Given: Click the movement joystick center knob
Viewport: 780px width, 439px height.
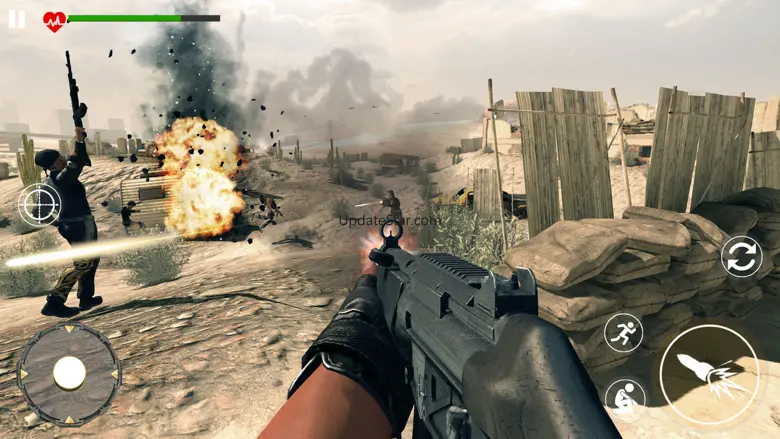Looking at the screenshot, I should 69,373.
